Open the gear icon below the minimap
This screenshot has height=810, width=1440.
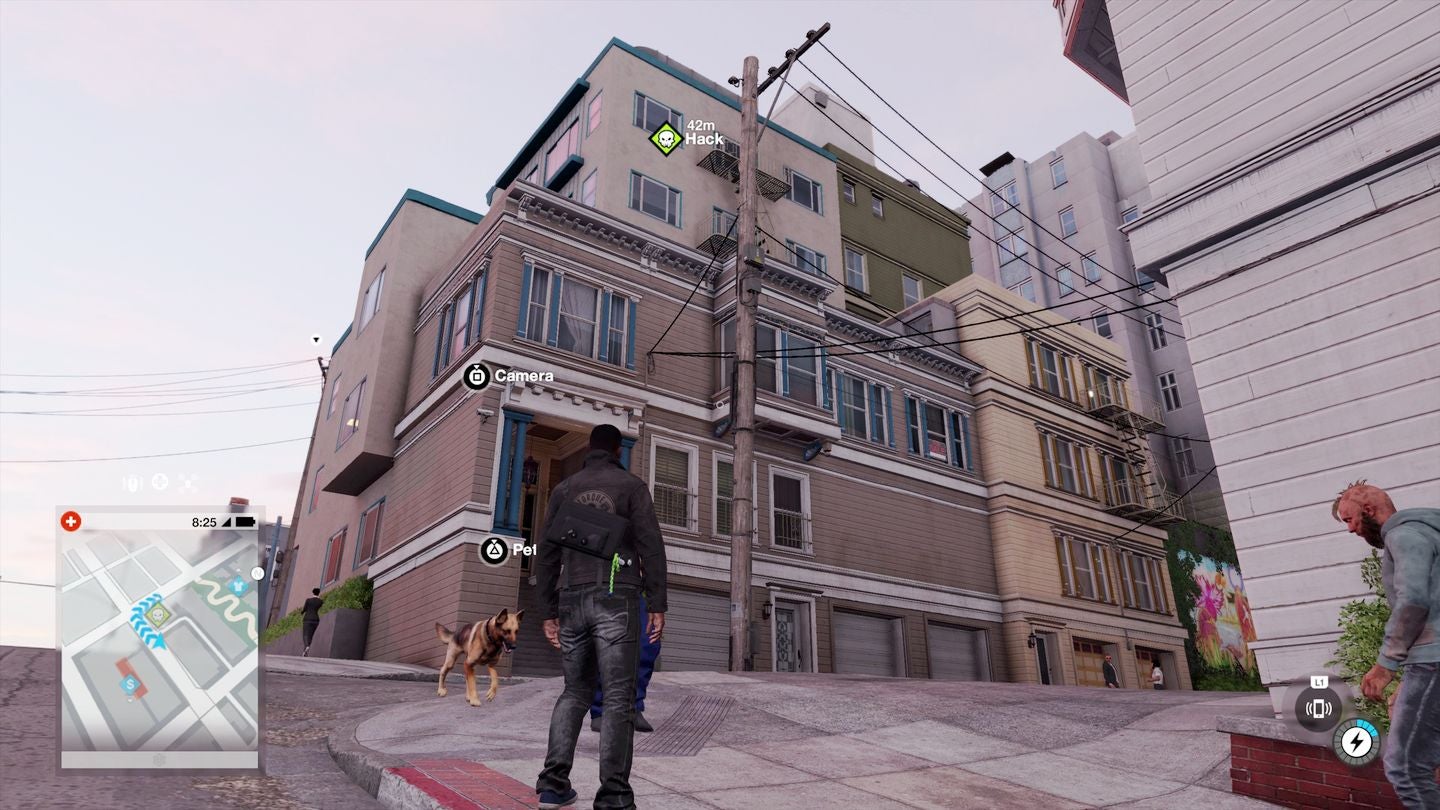click(x=160, y=761)
